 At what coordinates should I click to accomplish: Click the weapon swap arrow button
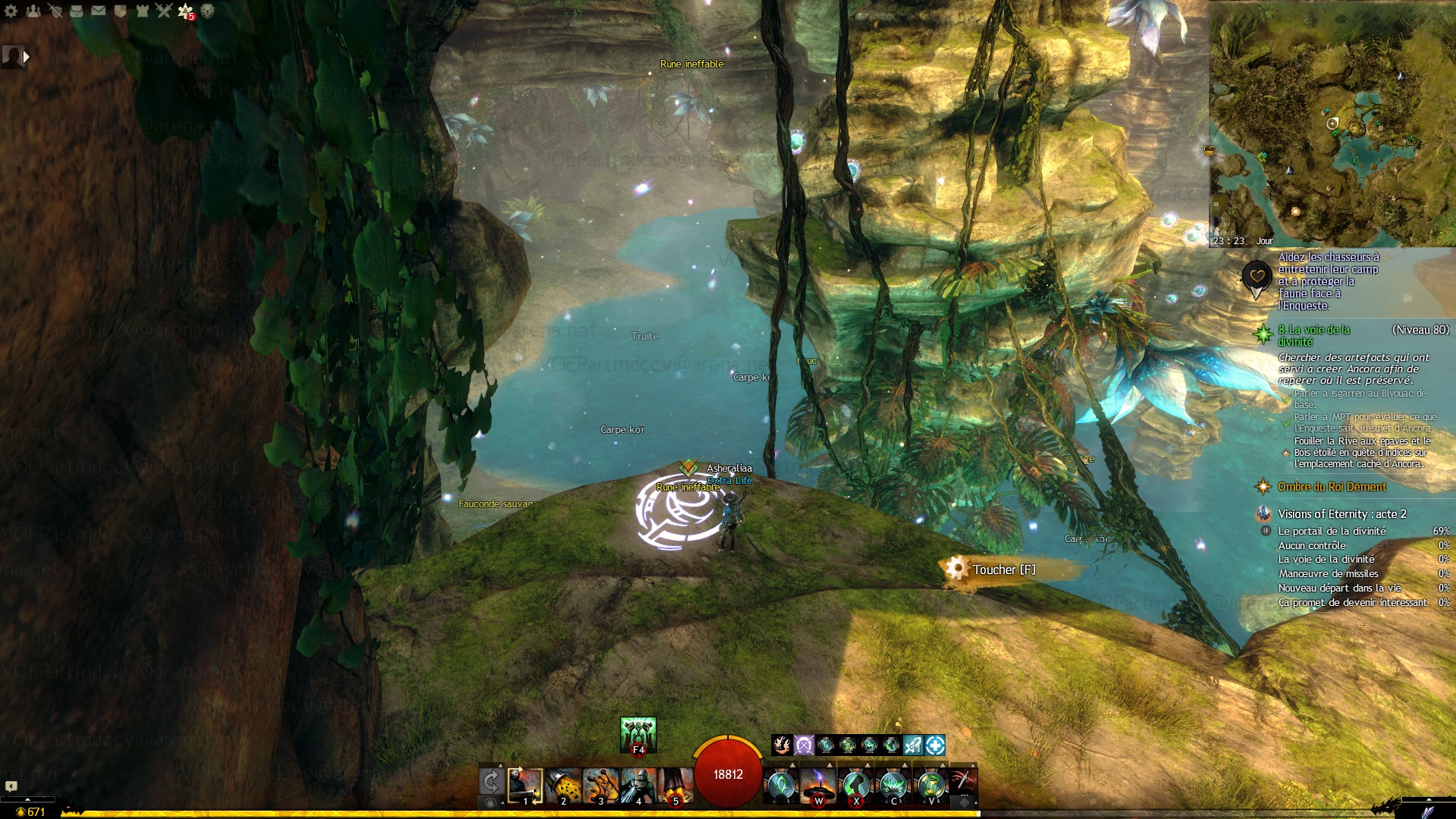(491, 782)
